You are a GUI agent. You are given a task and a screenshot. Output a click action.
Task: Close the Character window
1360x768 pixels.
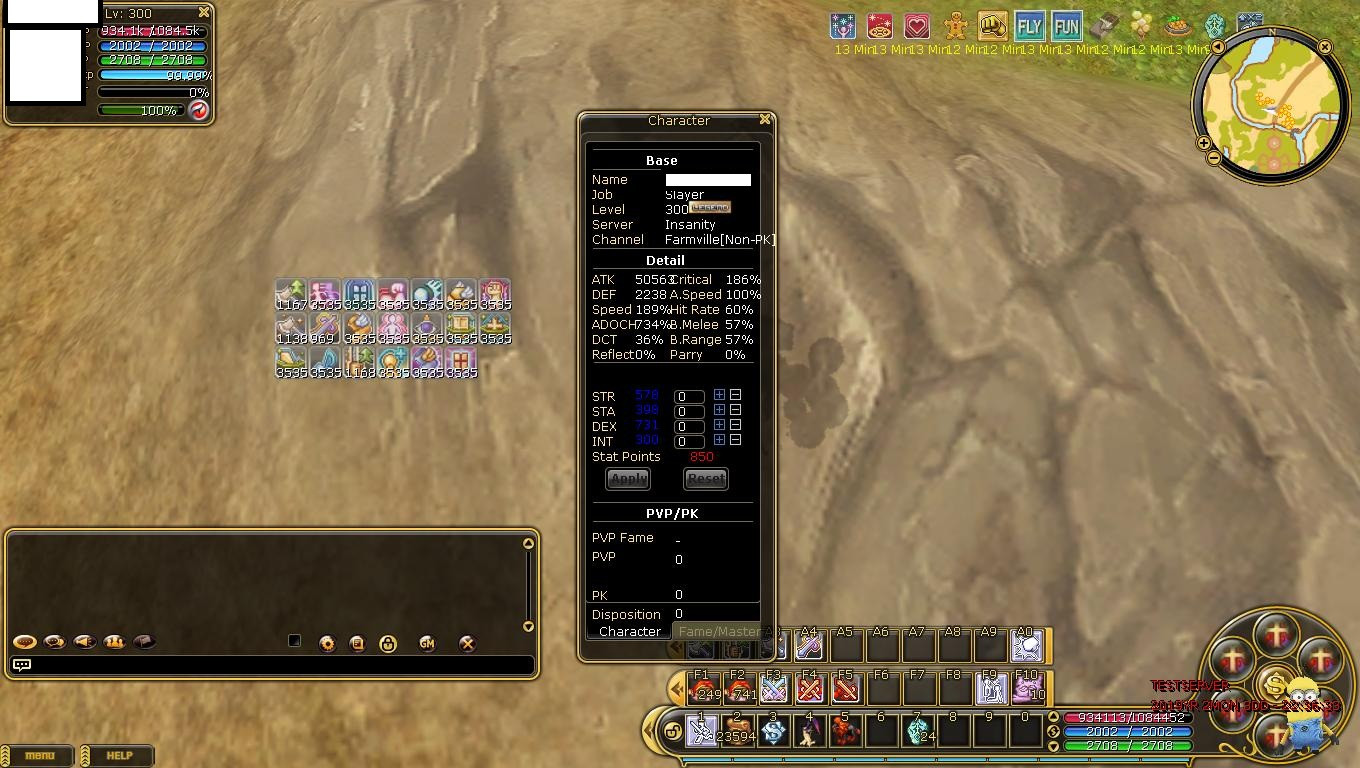[765, 120]
